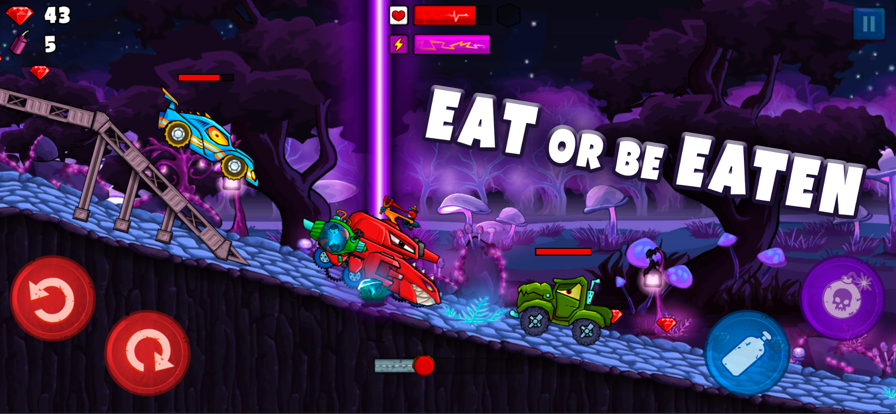
Task: Fire the purple skull bomb button
Action: click(x=841, y=297)
